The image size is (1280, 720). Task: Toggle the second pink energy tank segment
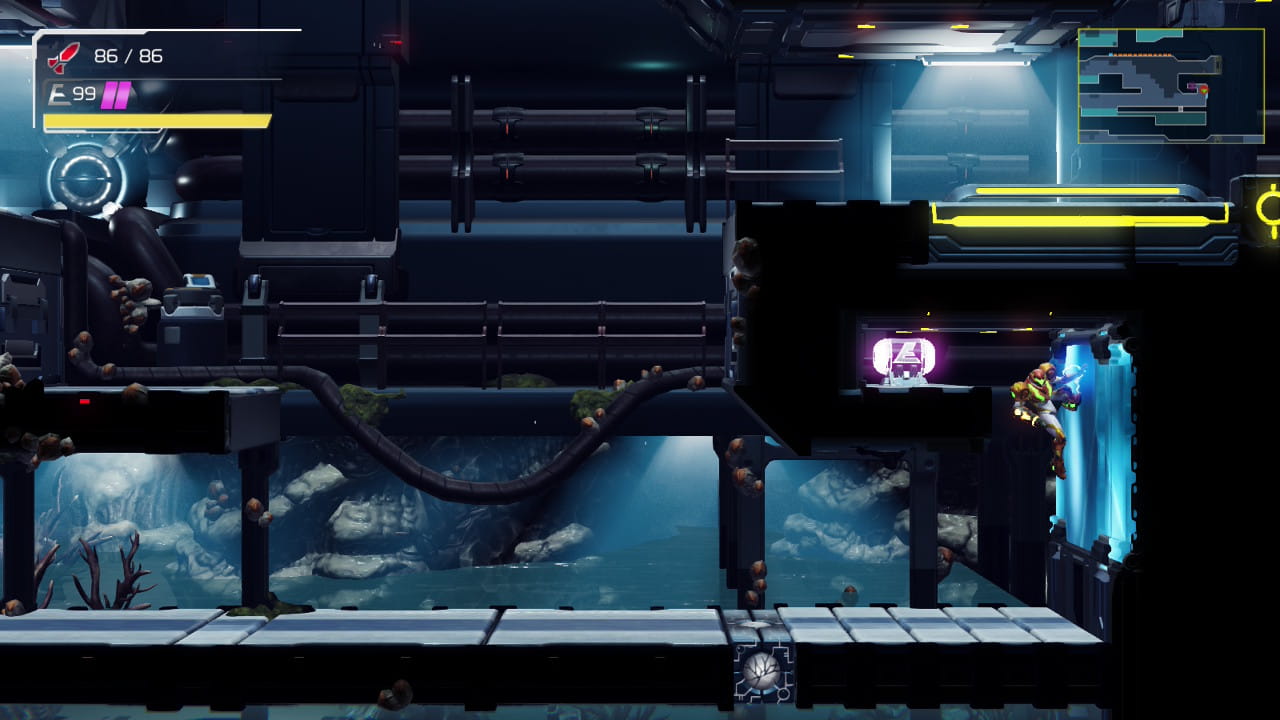[120, 94]
